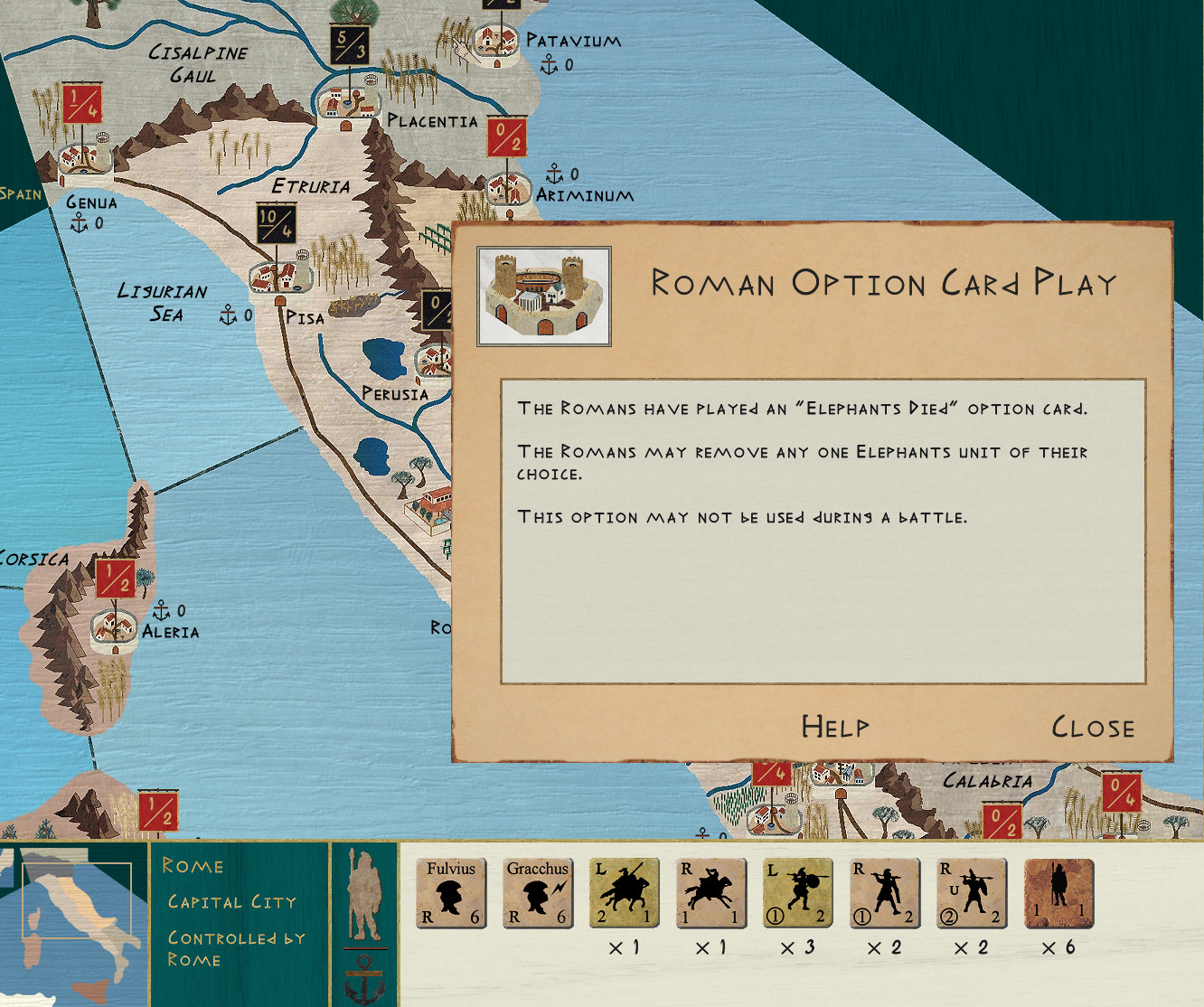Select the Gracchus leader tile
The width and height of the screenshot is (1204, 1007).
point(538,893)
